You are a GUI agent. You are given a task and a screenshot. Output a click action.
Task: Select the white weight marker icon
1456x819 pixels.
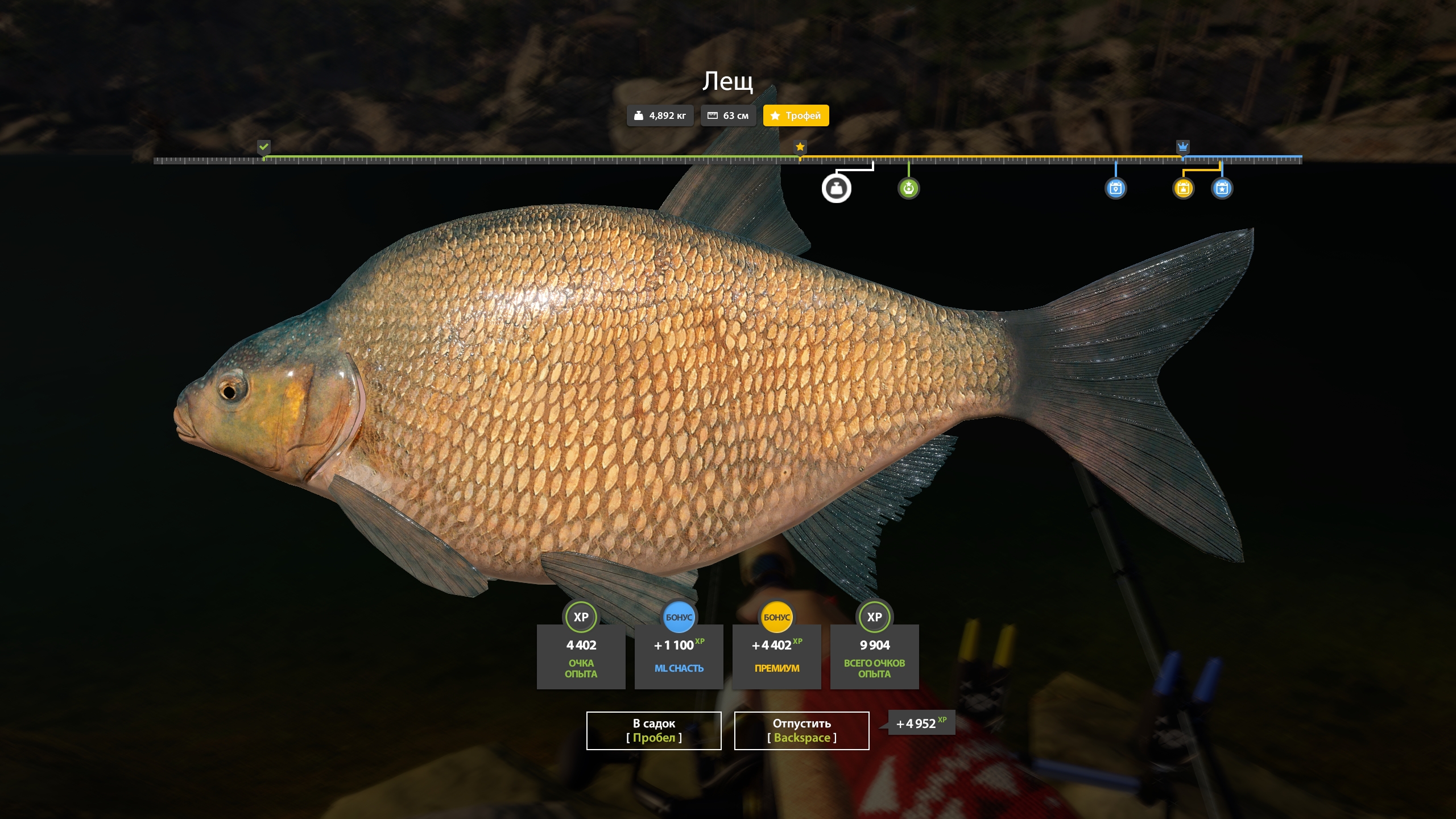point(836,188)
